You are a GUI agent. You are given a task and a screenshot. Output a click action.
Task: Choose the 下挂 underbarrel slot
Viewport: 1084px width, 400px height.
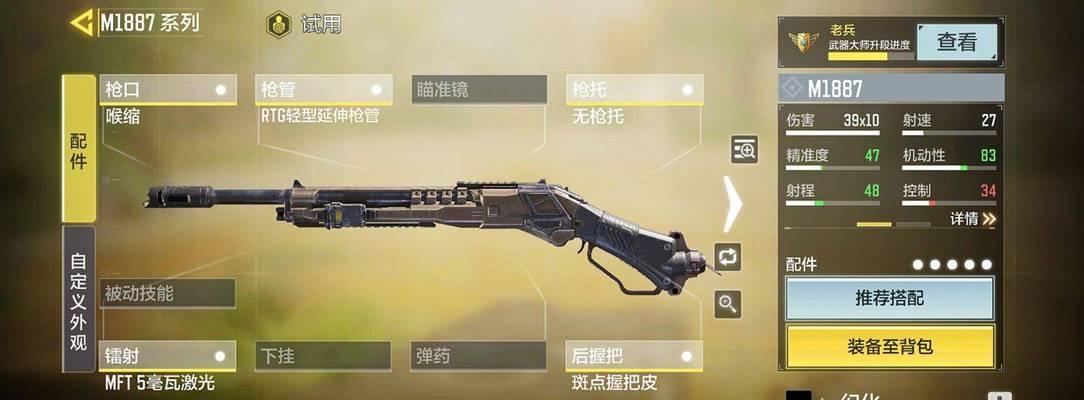click(323, 356)
